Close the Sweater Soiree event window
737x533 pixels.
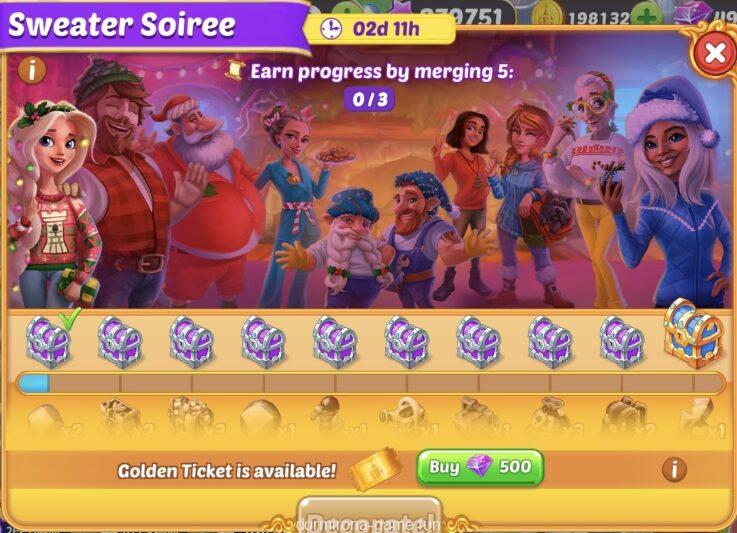click(x=714, y=53)
